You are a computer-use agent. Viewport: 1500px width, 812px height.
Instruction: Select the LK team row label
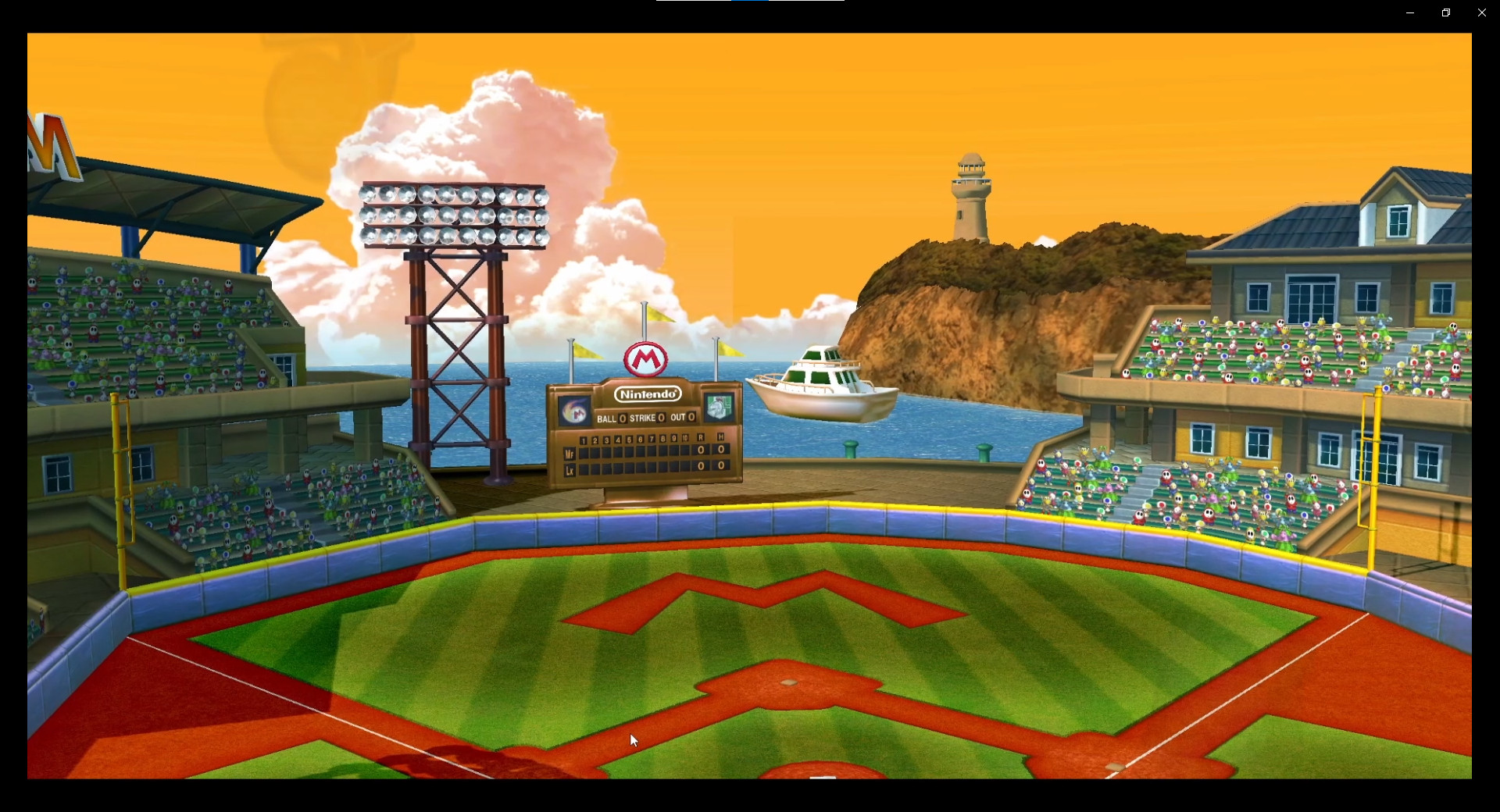click(x=570, y=472)
